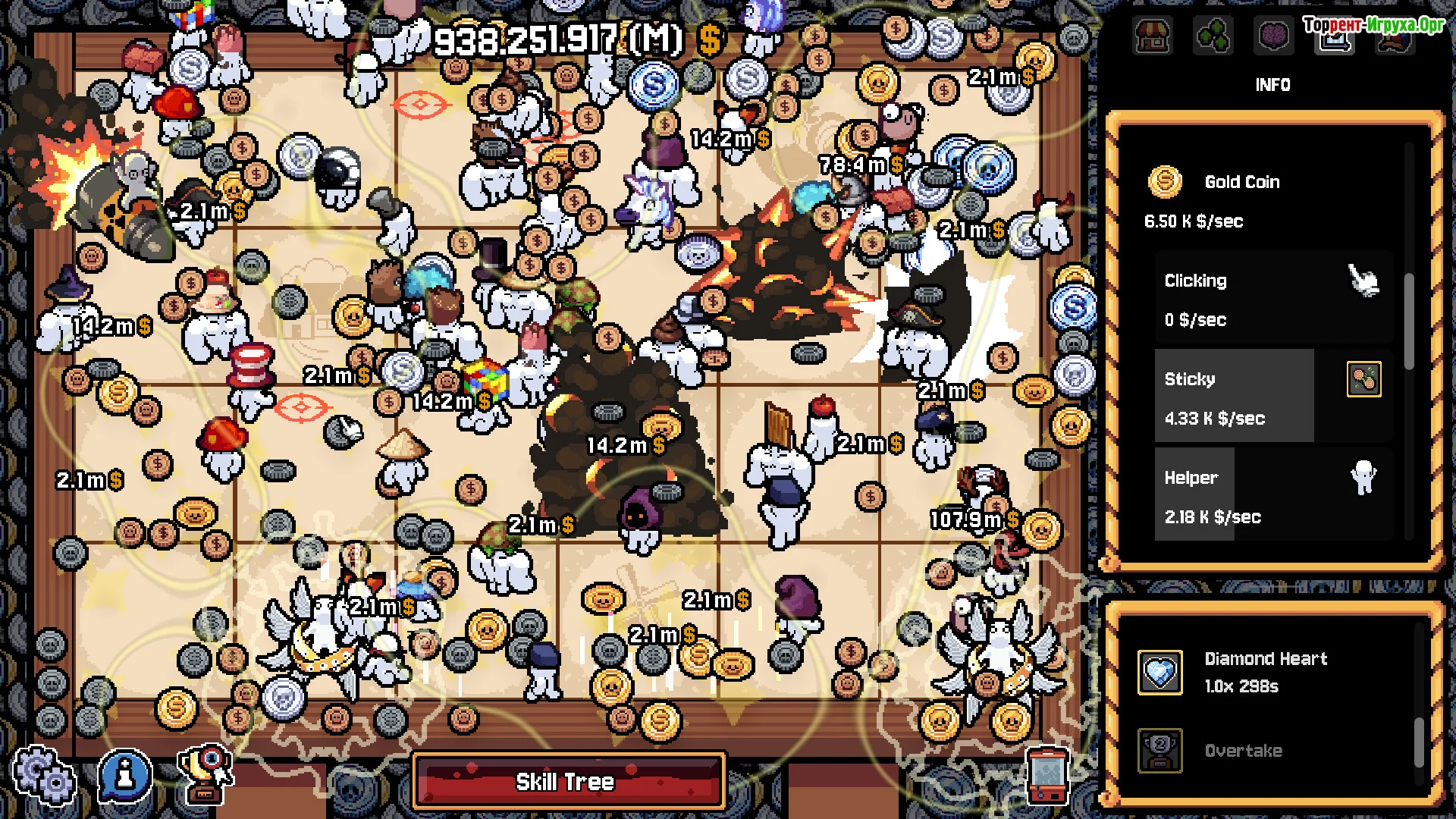Select the Helper income row
Screen dimensions: 1456x819
click(1274, 495)
